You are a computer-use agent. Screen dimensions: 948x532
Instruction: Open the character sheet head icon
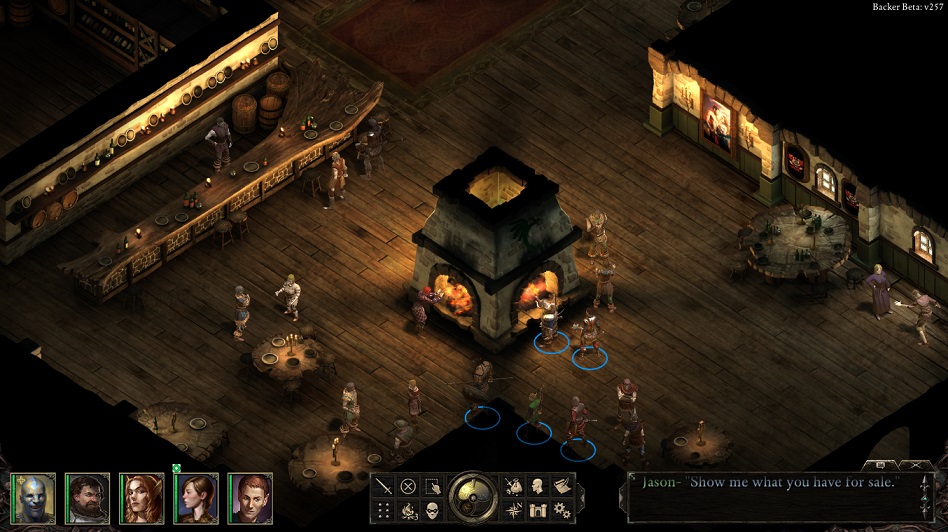[538, 487]
